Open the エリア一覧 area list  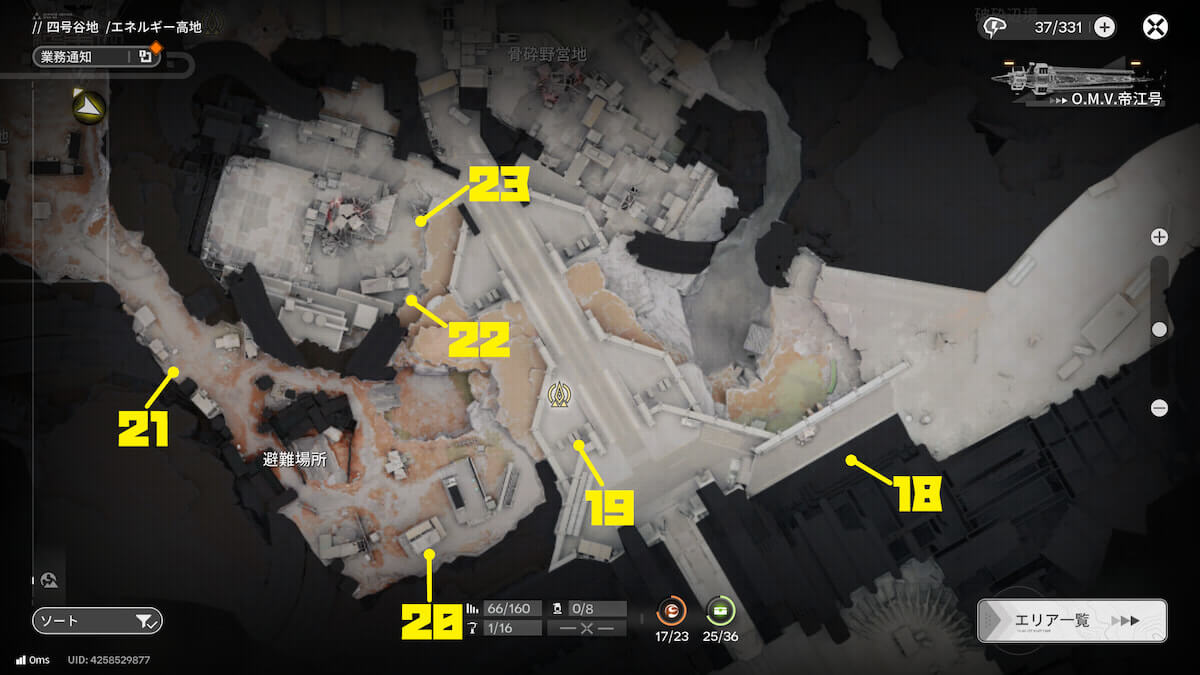[x=1071, y=620]
